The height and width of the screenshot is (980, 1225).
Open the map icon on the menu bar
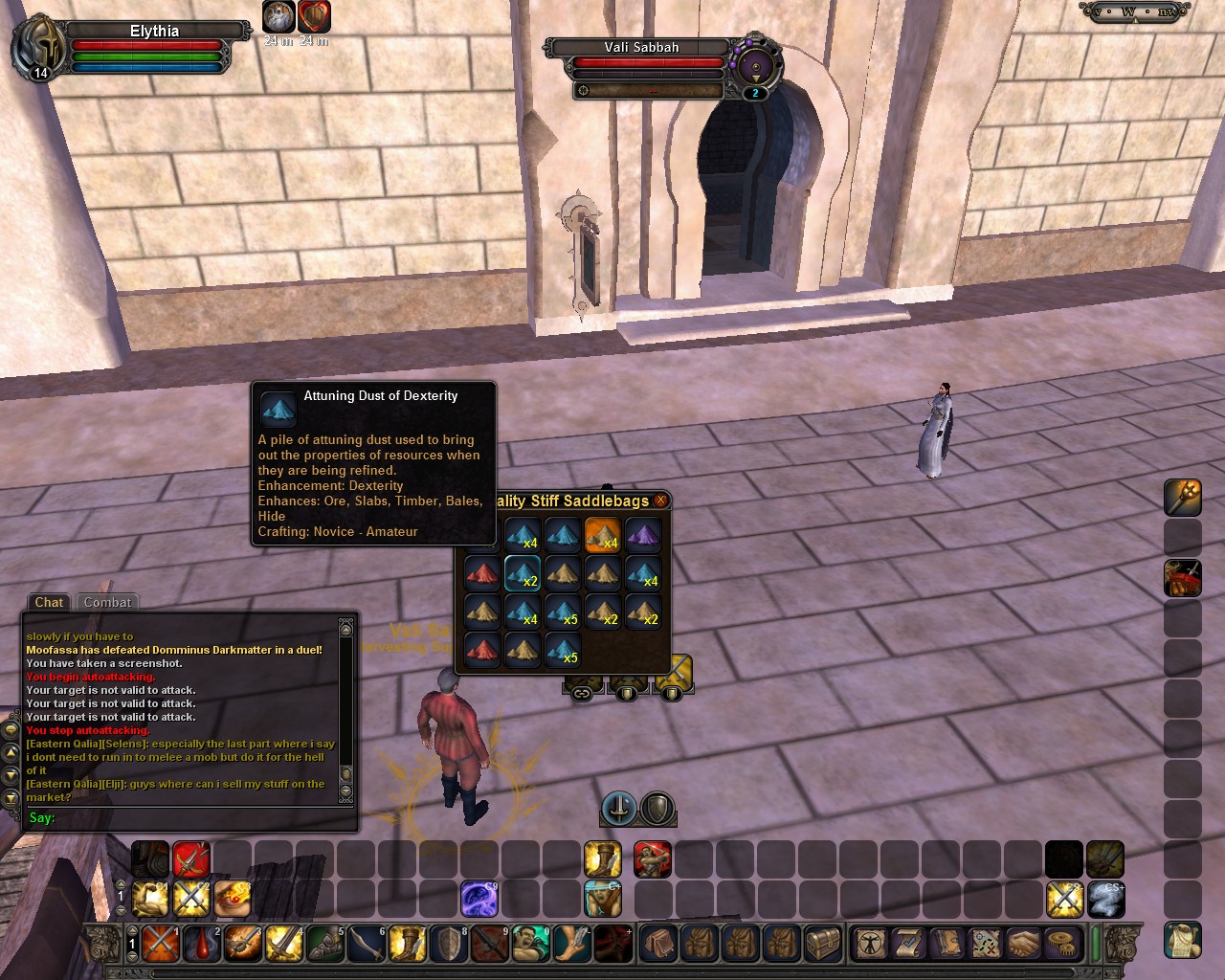click(985, 943)
